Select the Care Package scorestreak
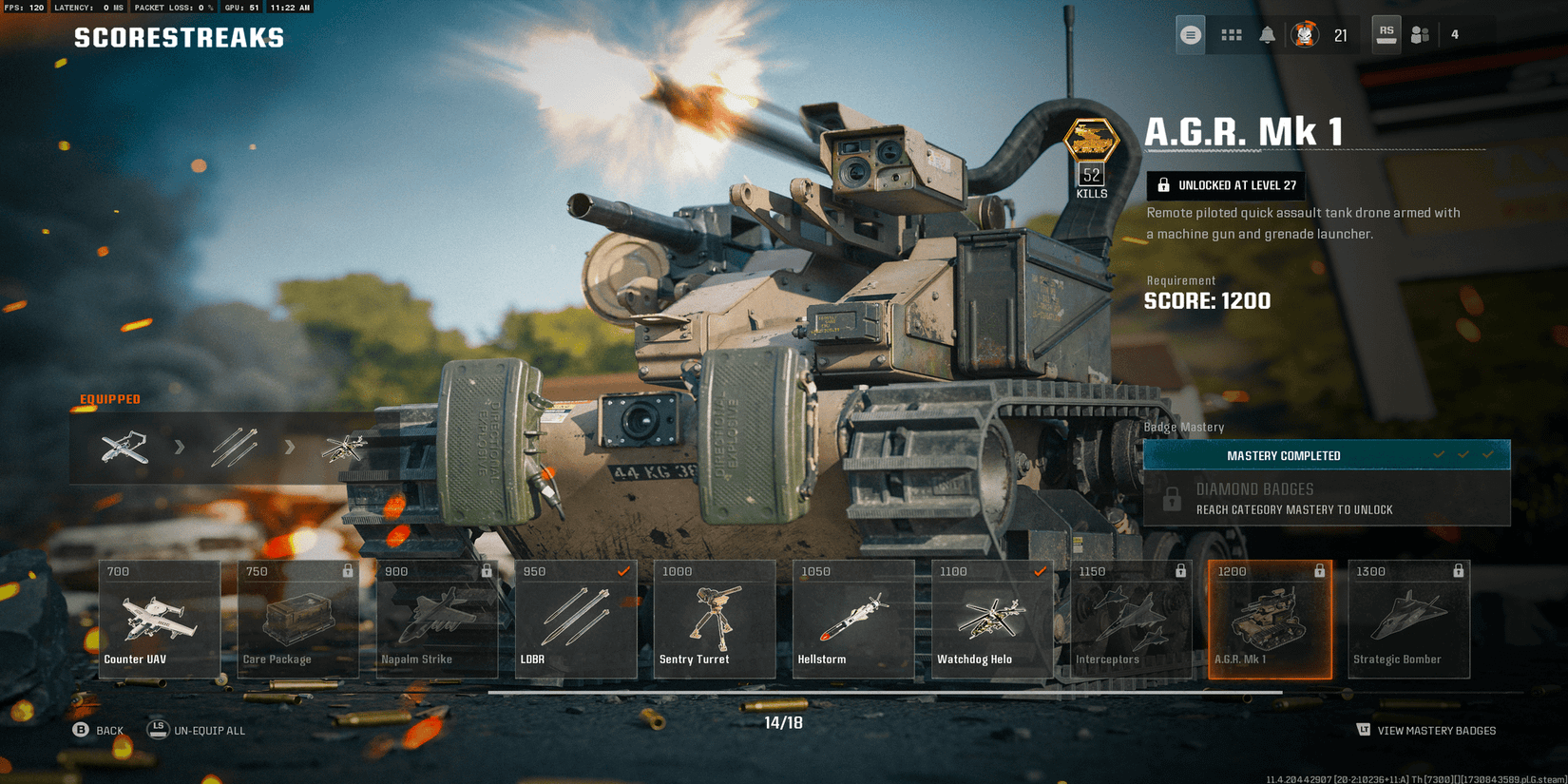This screenshot has height=784, width=1568. pos(297,618)
